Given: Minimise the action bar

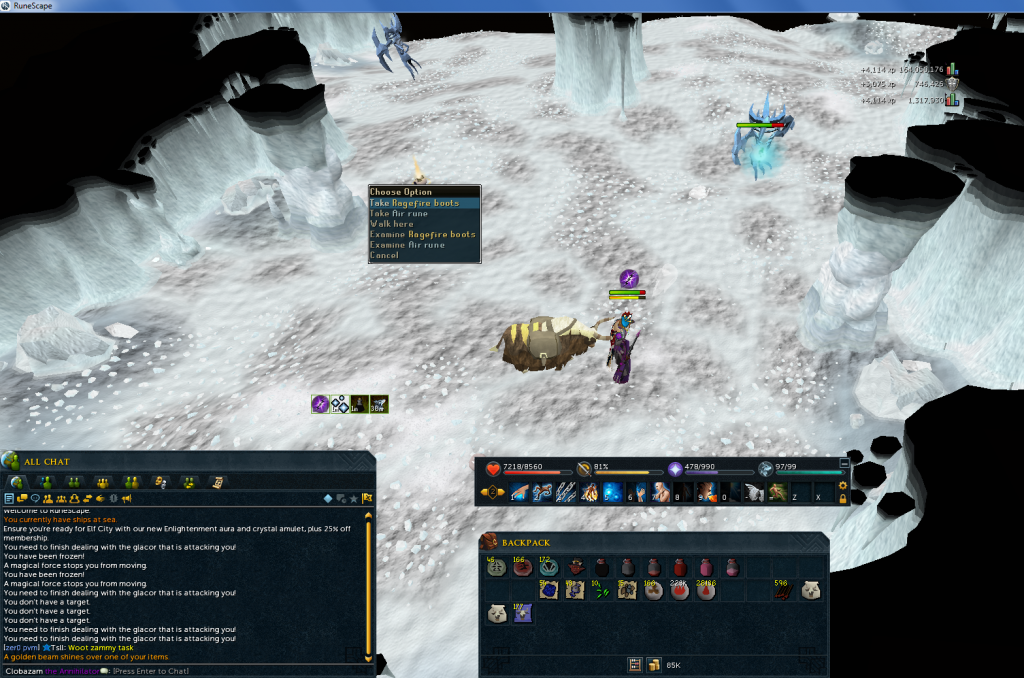Looking at the screenshot, I should (844, 463).
